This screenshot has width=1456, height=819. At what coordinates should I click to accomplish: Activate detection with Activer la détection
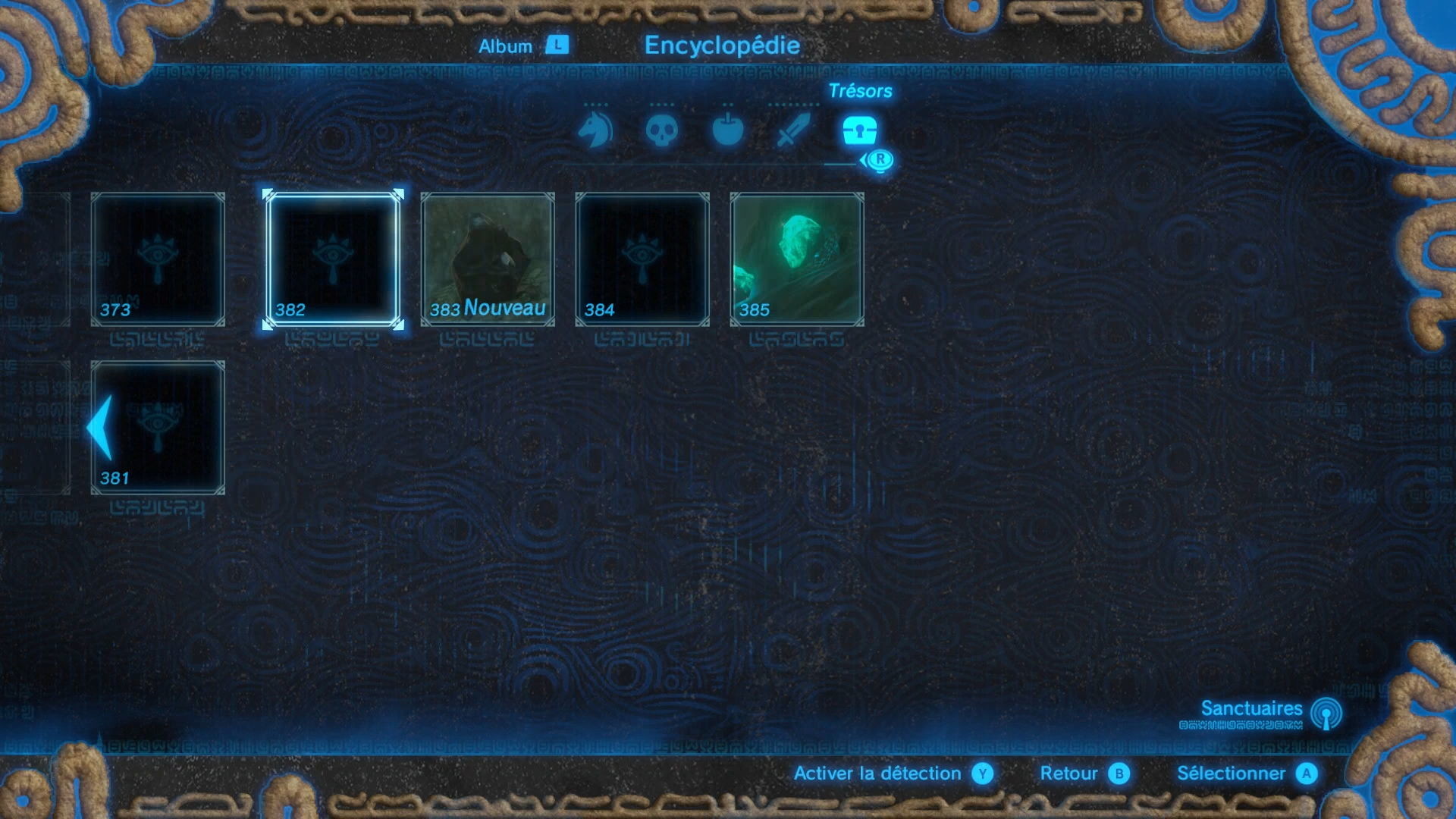pos(892,773)
